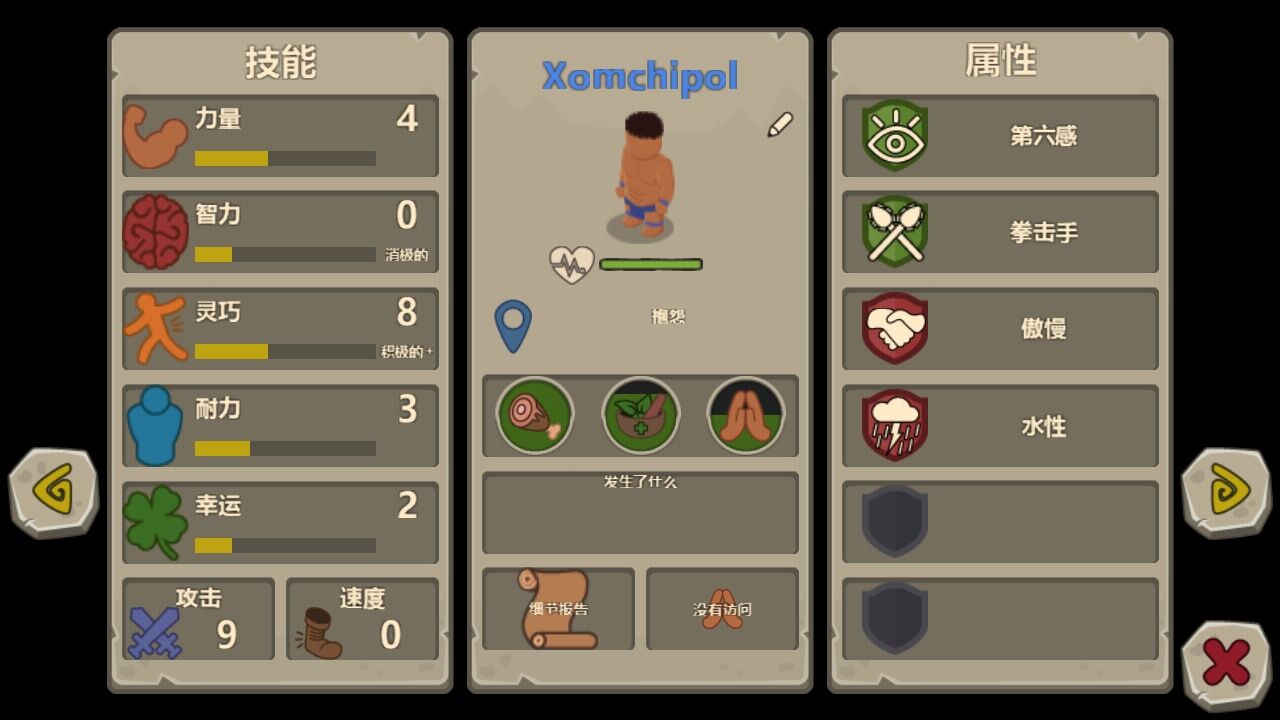
Task: Click the pencil to rename Xomchipol
Action: 782,123
